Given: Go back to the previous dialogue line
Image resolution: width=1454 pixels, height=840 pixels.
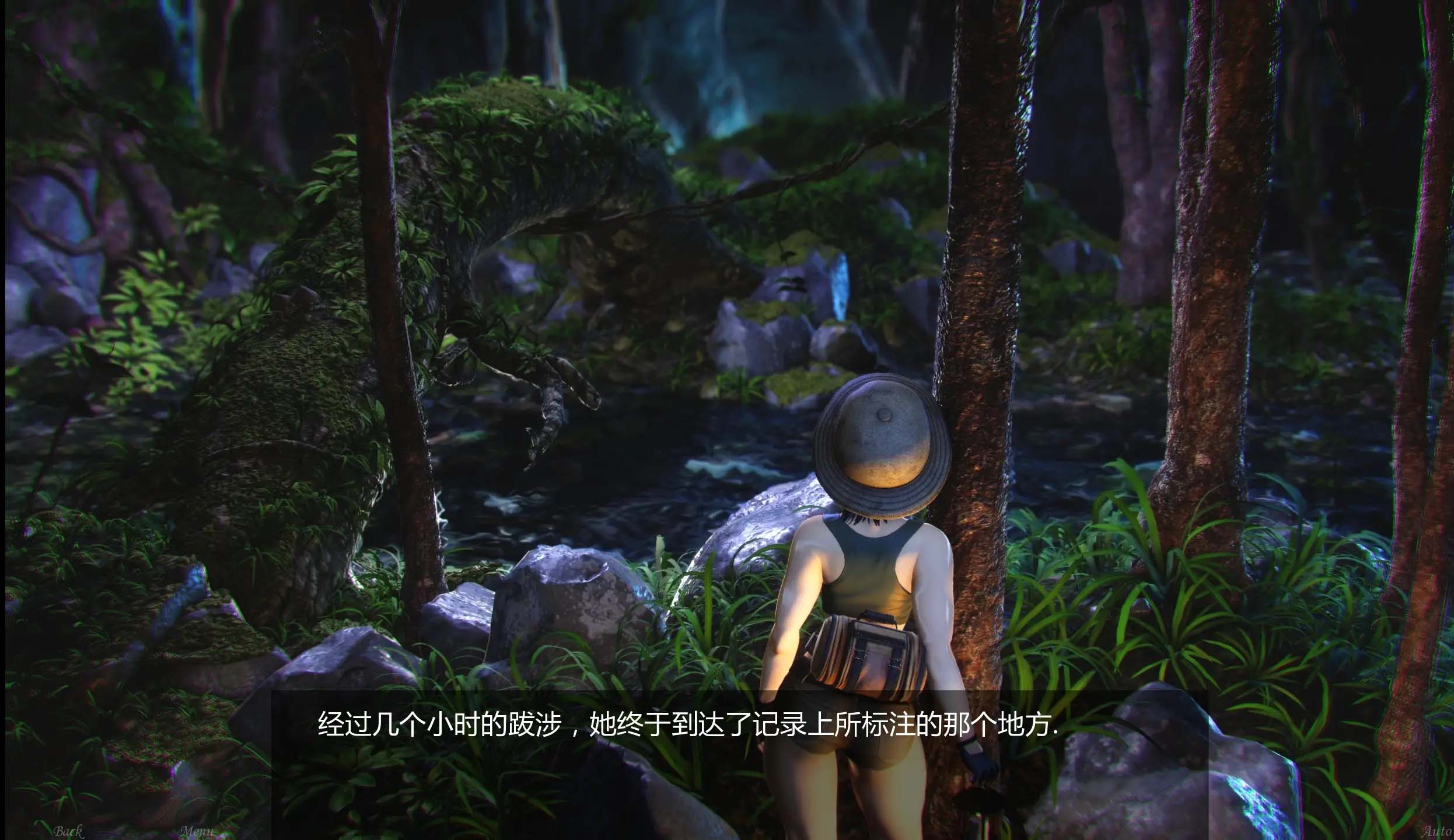Looking at the screenshot, I should 68,831.
